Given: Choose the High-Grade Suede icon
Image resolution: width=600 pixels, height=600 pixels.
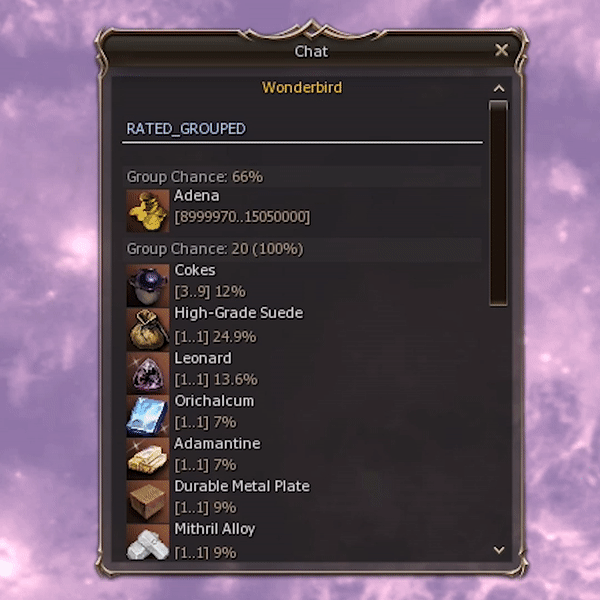Looking at the screenshot, I should 147,328.
